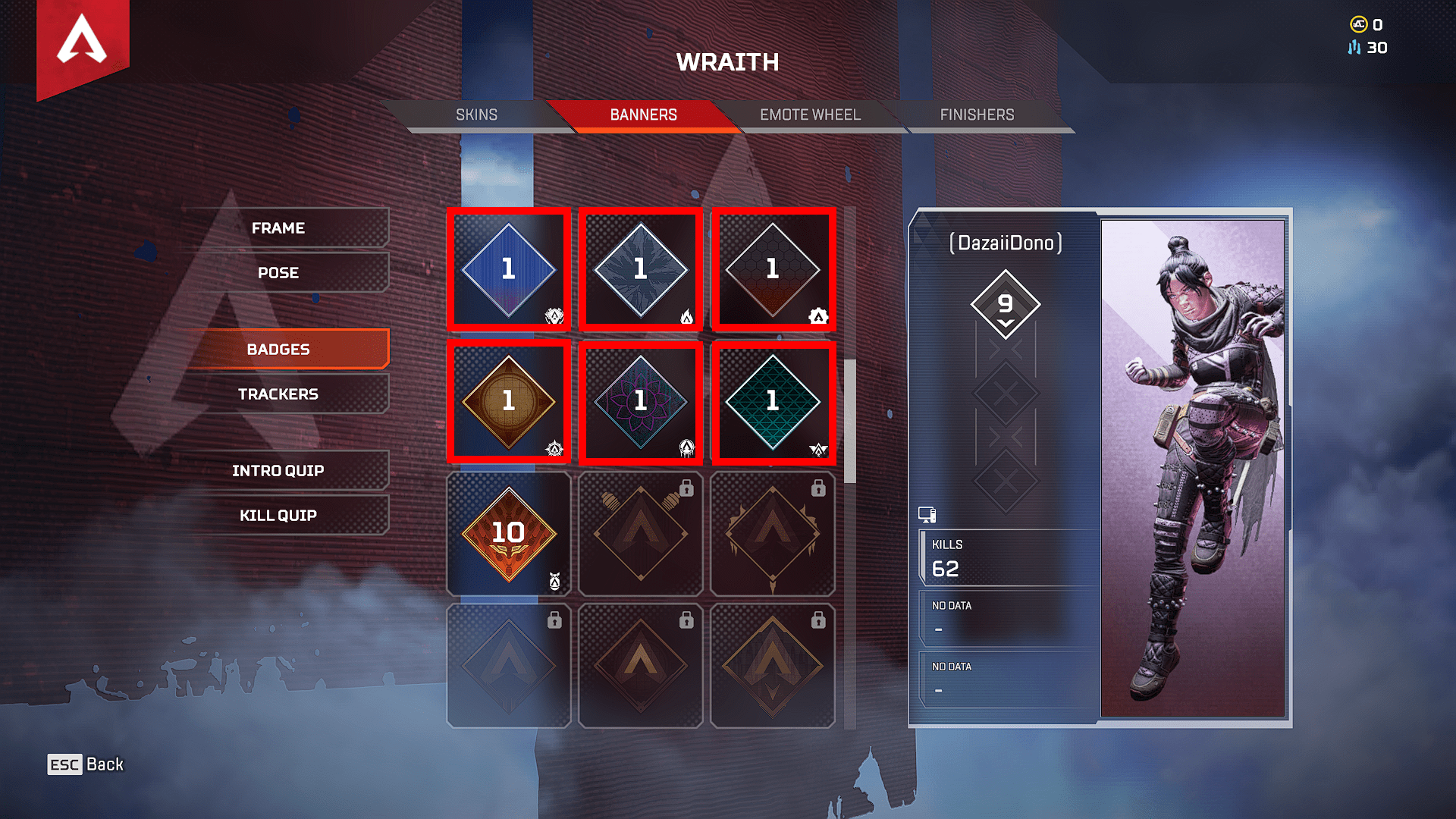Click the Back button

(x=86, y=764)
